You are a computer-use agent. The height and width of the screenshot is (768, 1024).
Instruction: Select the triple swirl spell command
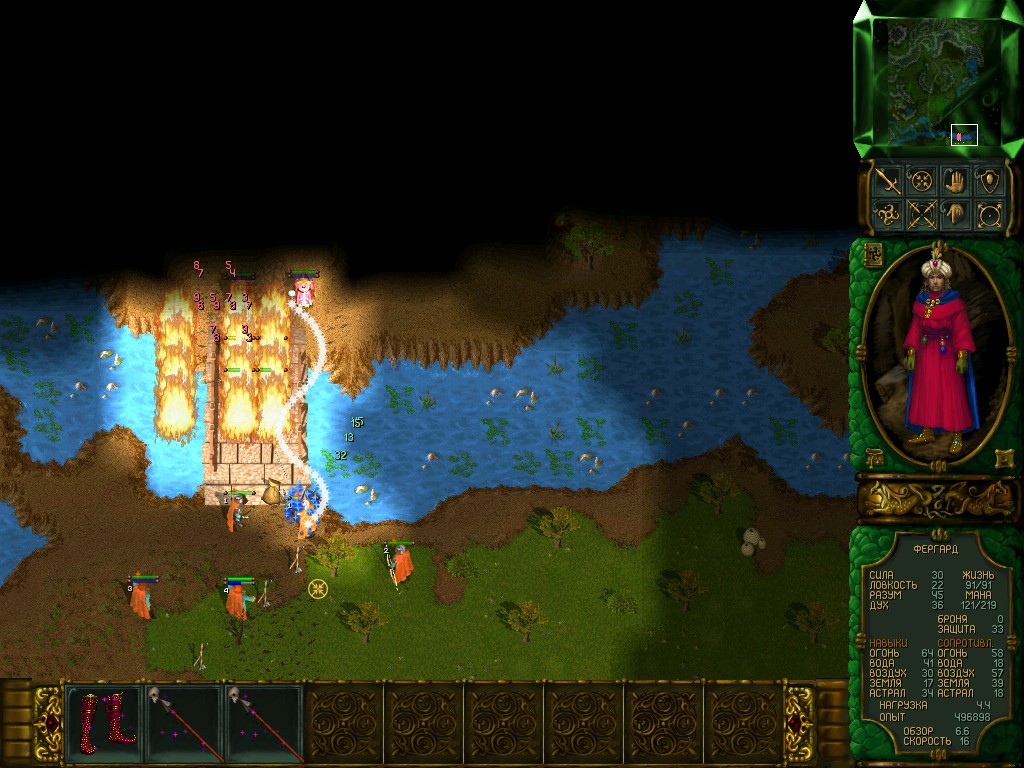click(x=888, y=214)
